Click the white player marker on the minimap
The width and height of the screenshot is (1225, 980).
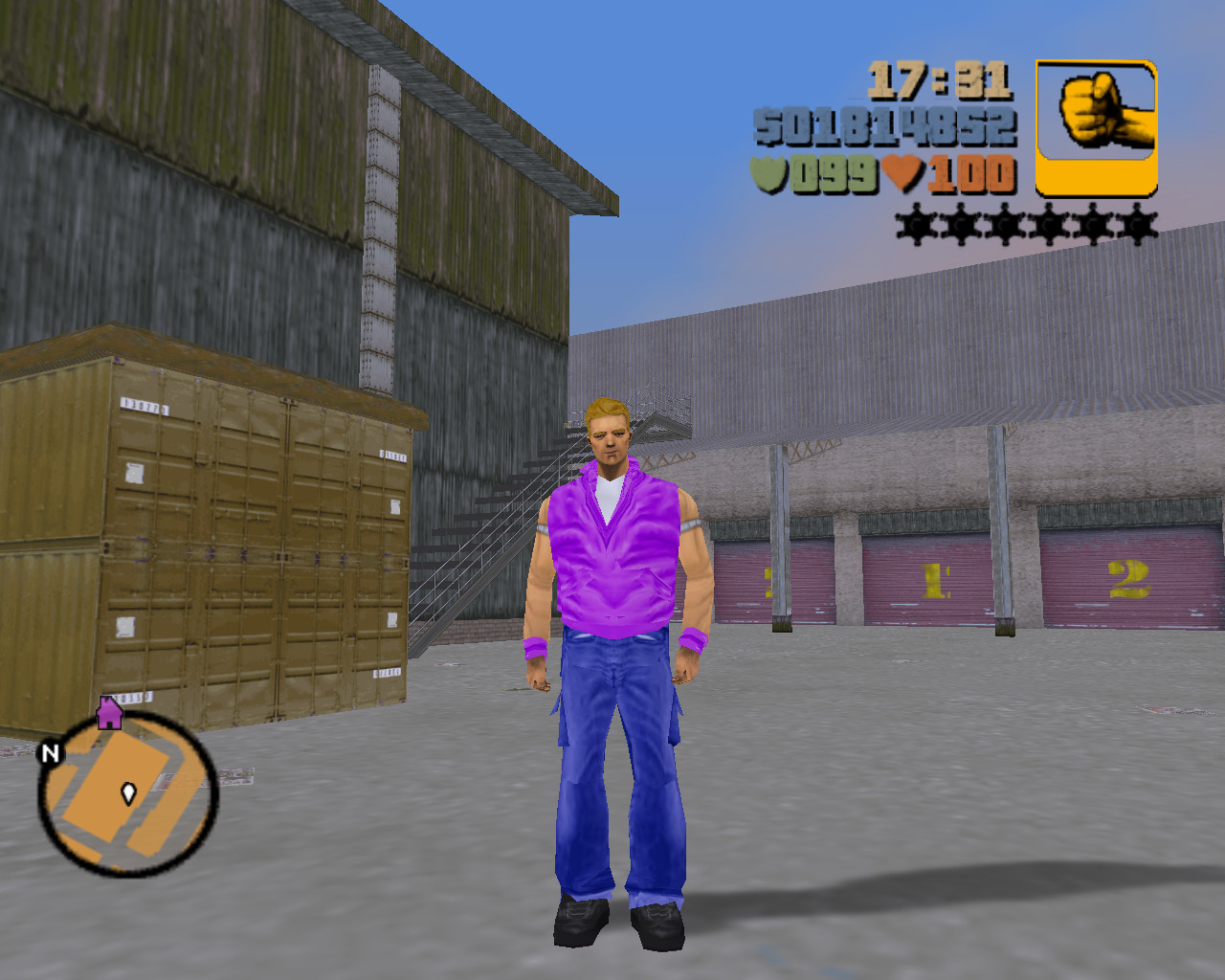pos(127,792)
